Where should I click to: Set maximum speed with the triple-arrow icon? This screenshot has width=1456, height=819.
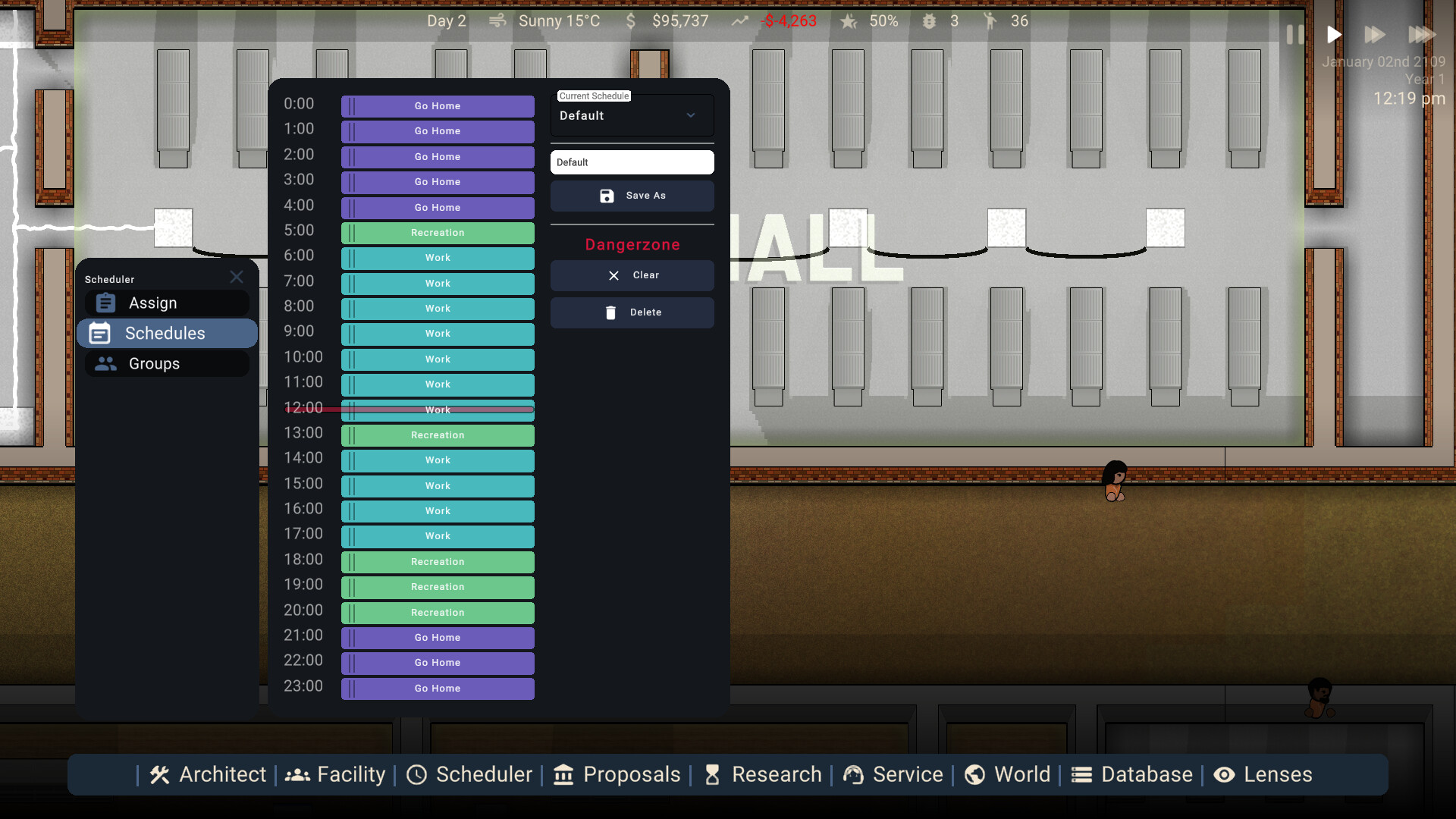1422,35
